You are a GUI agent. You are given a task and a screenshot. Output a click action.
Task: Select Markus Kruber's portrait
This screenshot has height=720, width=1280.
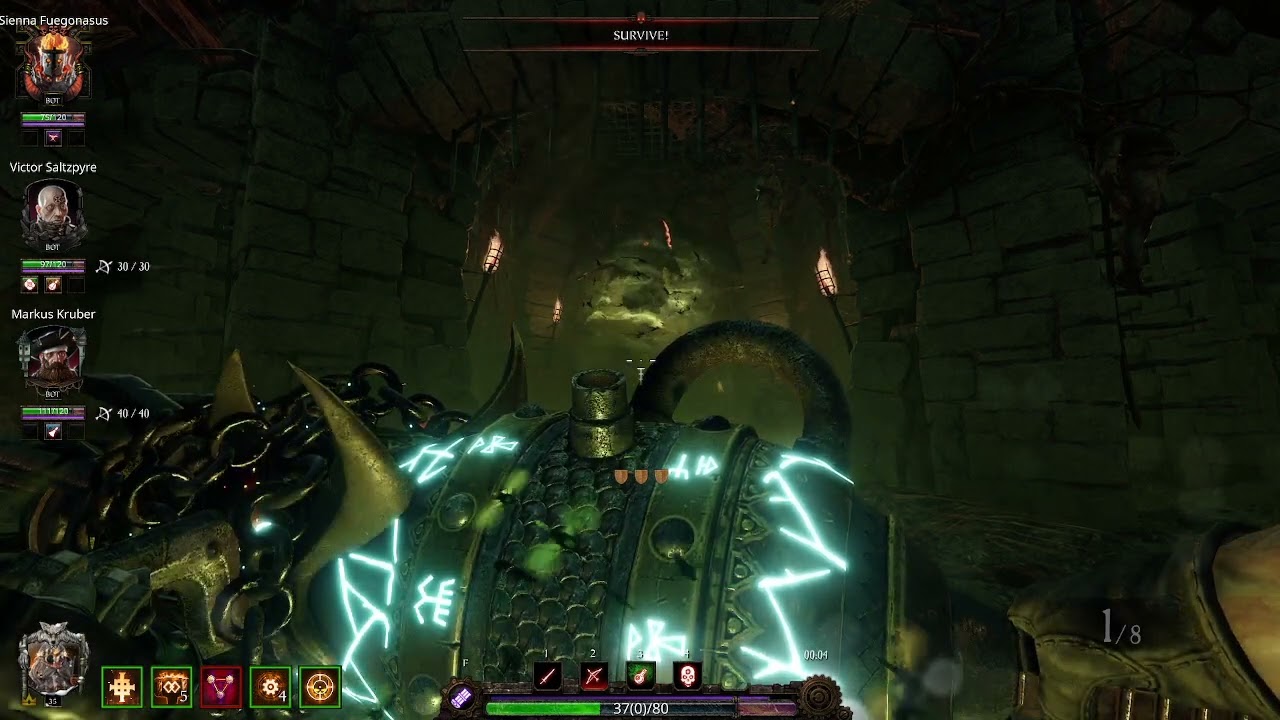click(x=53, y=357)
